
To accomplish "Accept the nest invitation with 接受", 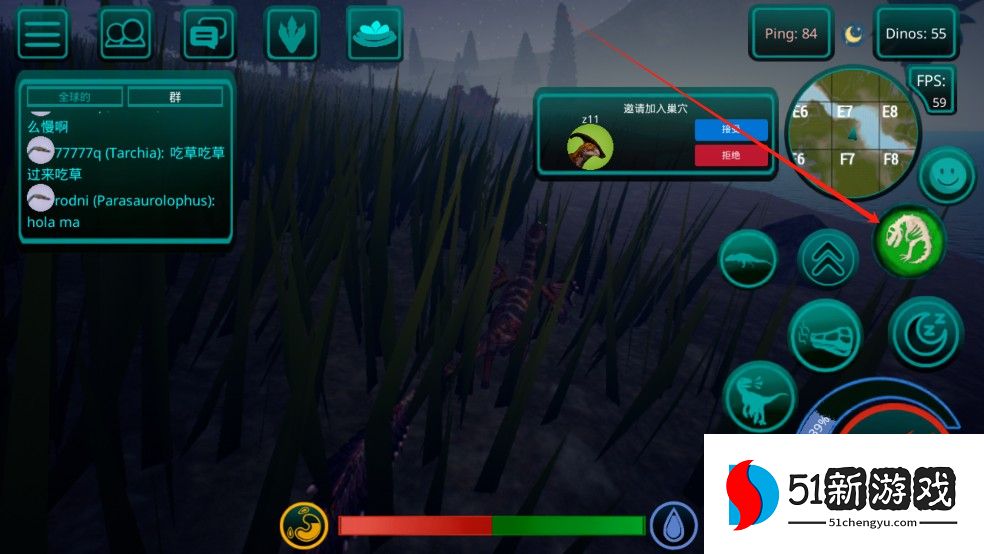I will point(731,130).
